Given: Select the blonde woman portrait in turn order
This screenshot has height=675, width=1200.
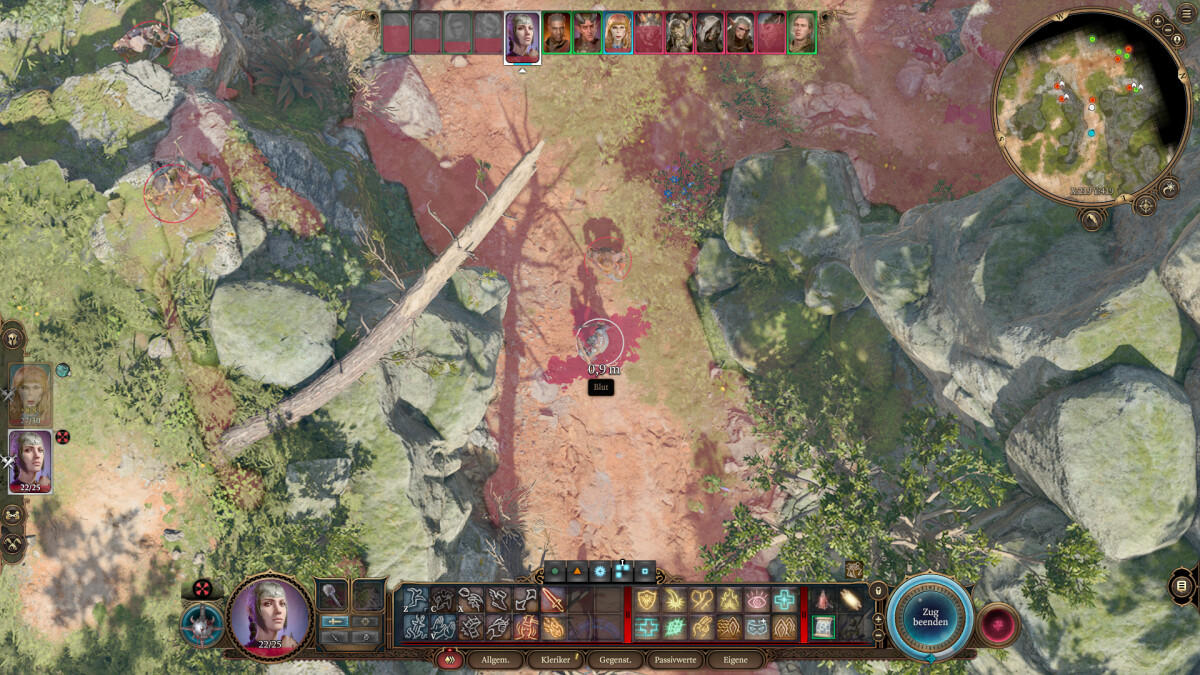Looking at the screenshot, I should pos(618,33).
